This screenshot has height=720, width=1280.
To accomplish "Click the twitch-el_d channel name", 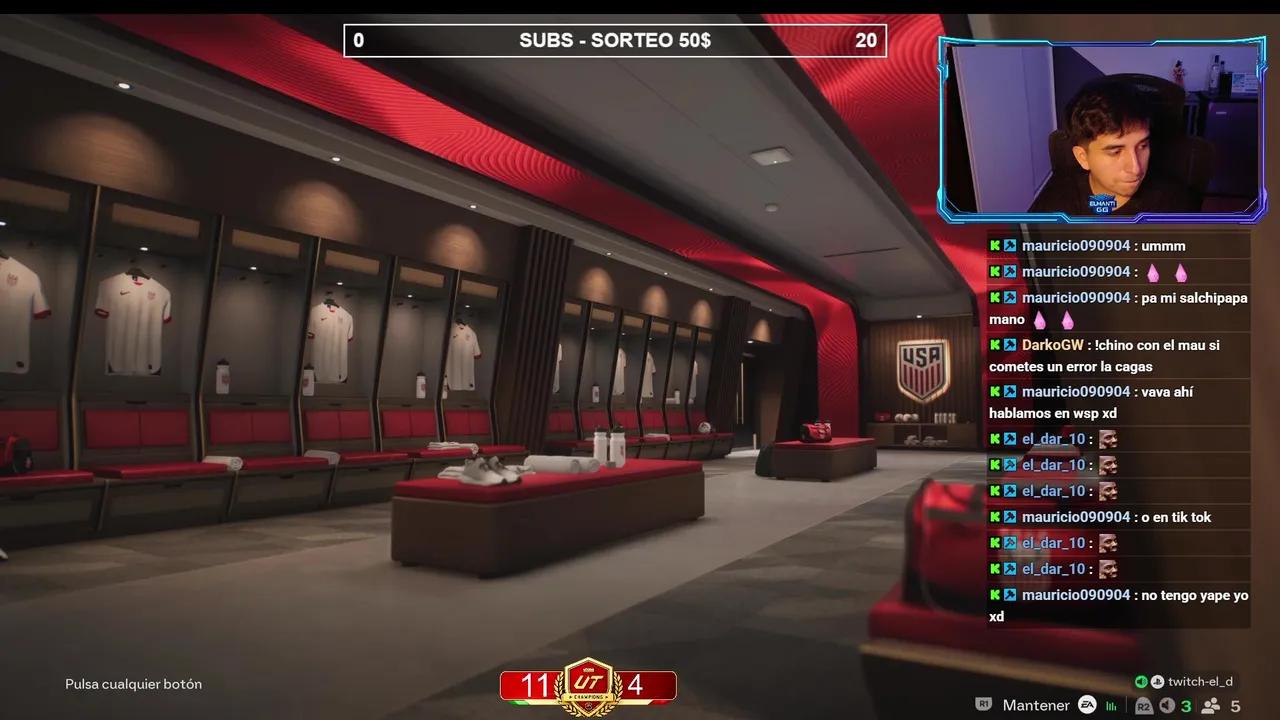I will pos(1200,681).
